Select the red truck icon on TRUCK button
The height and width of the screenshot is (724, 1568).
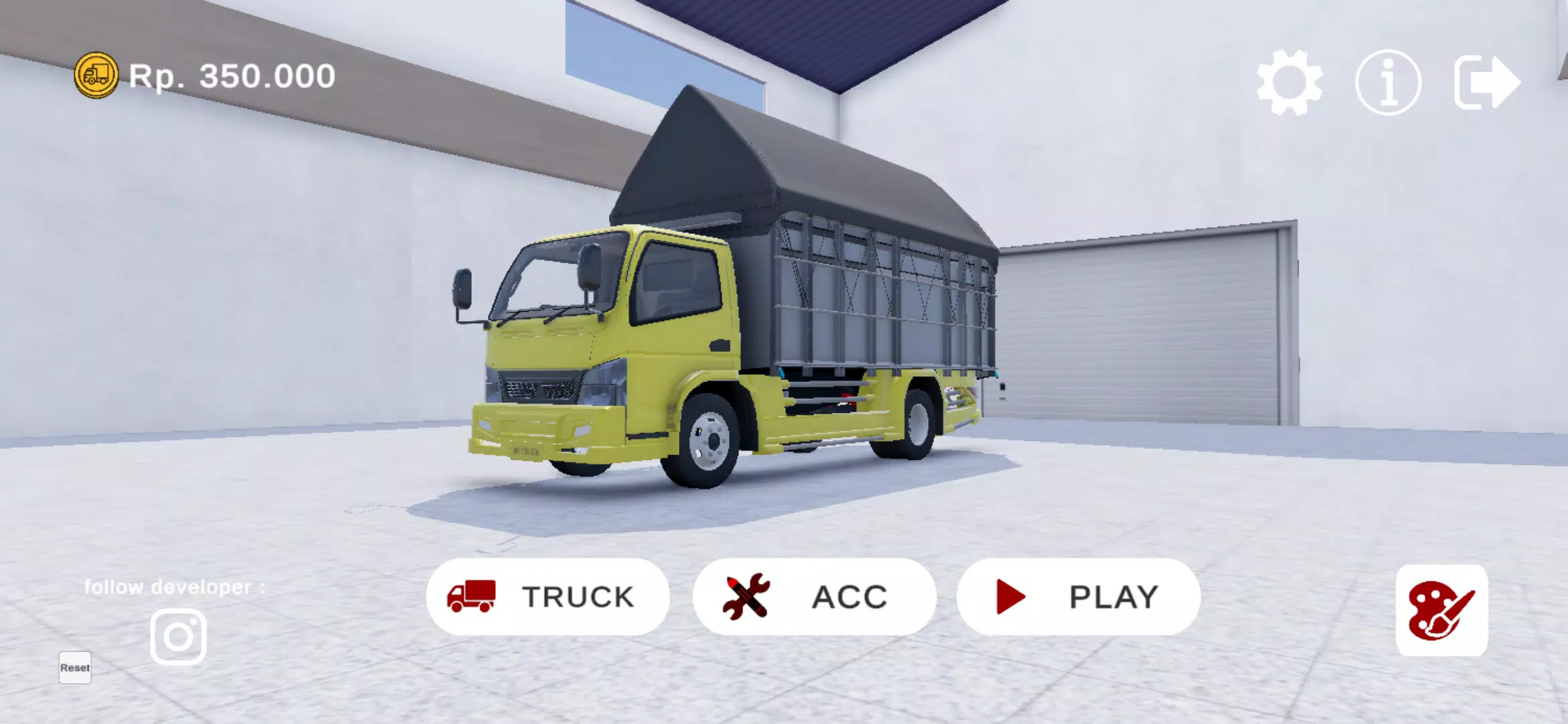[474, 596]
